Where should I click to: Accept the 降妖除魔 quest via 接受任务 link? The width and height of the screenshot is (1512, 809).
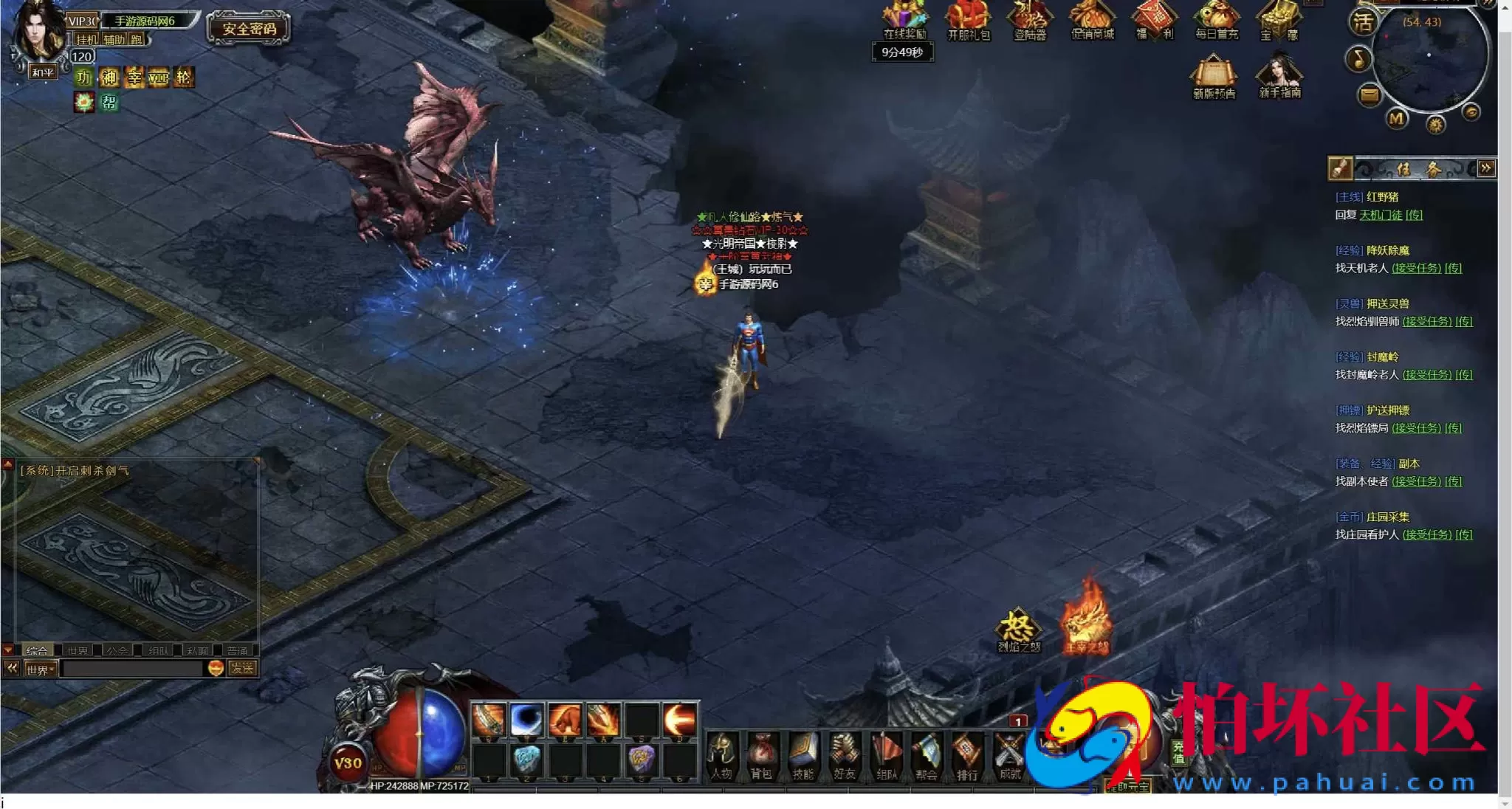1416,268
